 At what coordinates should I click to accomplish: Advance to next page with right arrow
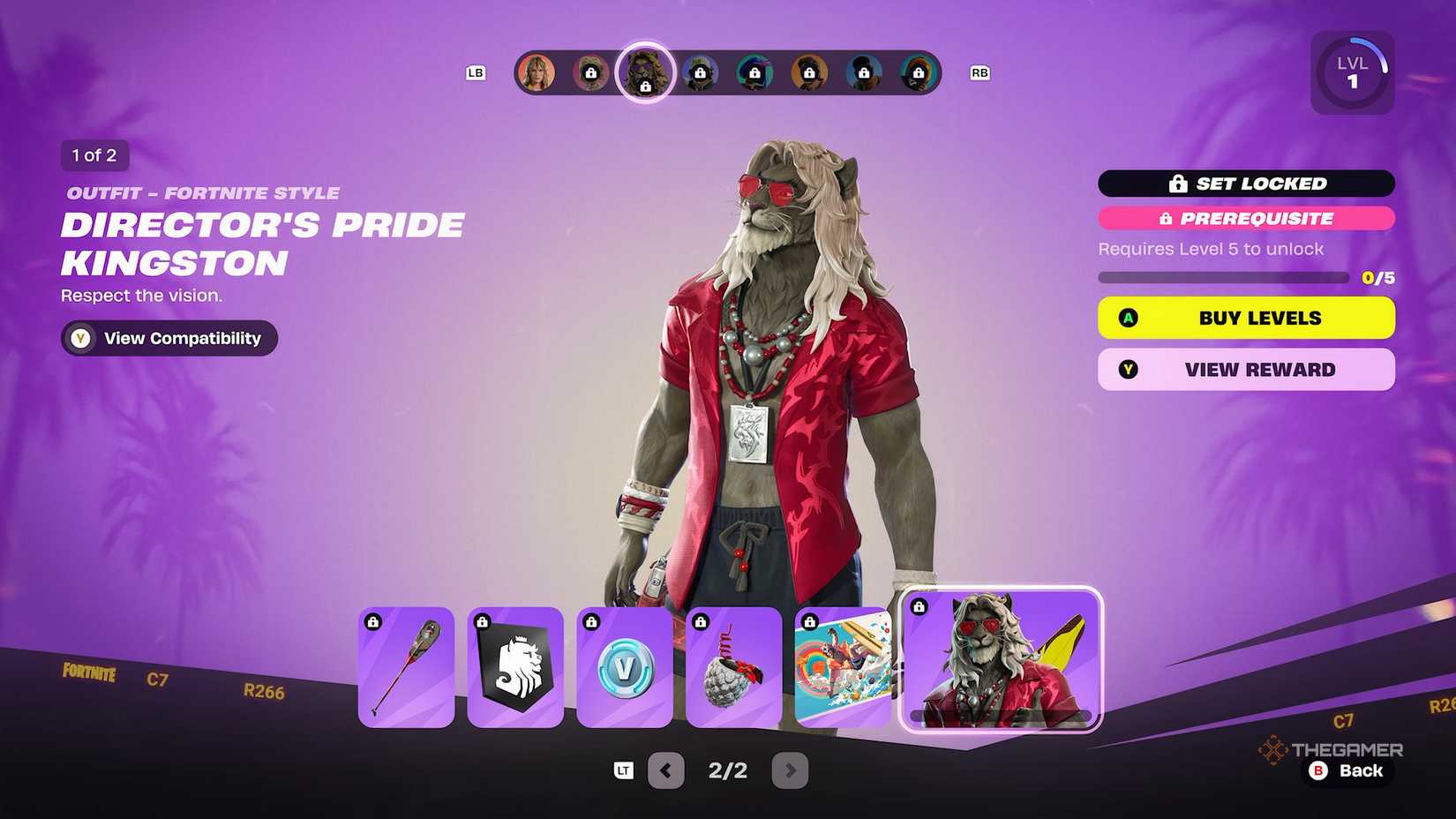pyautogui.click(x=790, y=770)
